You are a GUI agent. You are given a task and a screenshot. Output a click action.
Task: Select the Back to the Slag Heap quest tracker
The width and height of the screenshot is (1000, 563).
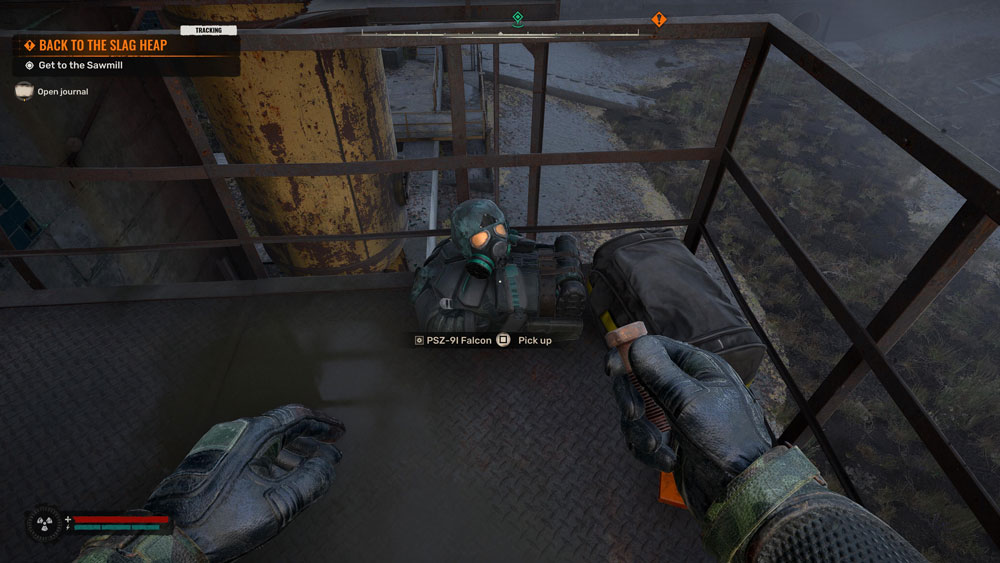coord(95,45)
